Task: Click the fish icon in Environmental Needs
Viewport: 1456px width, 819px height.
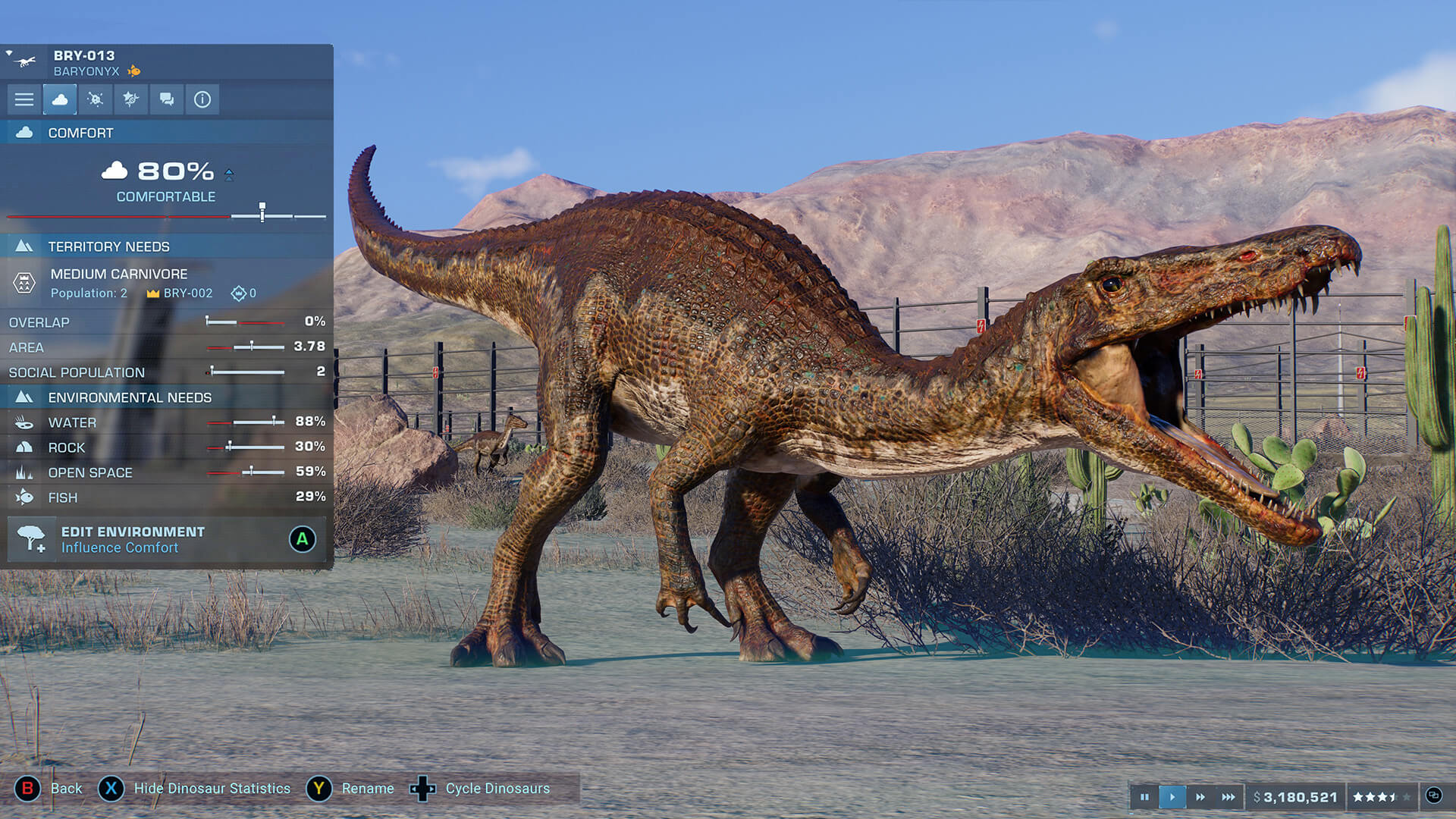Action: 25,497
